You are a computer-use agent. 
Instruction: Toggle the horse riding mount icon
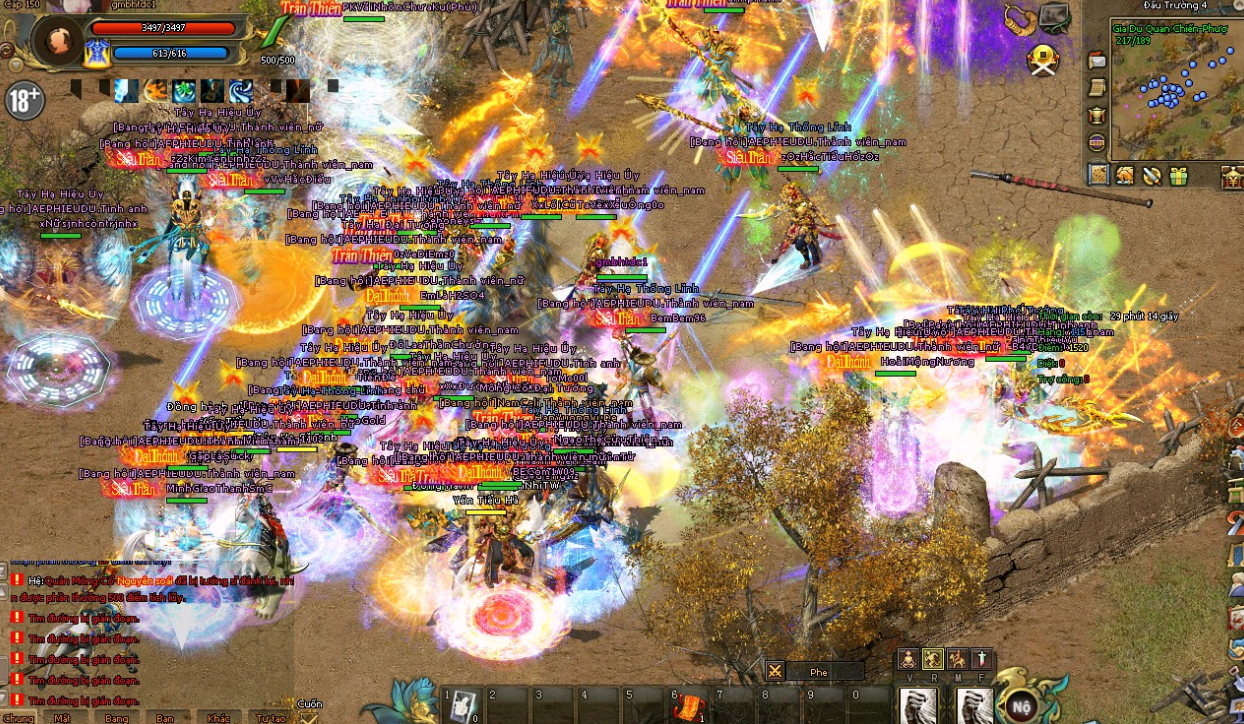[957, 658]
